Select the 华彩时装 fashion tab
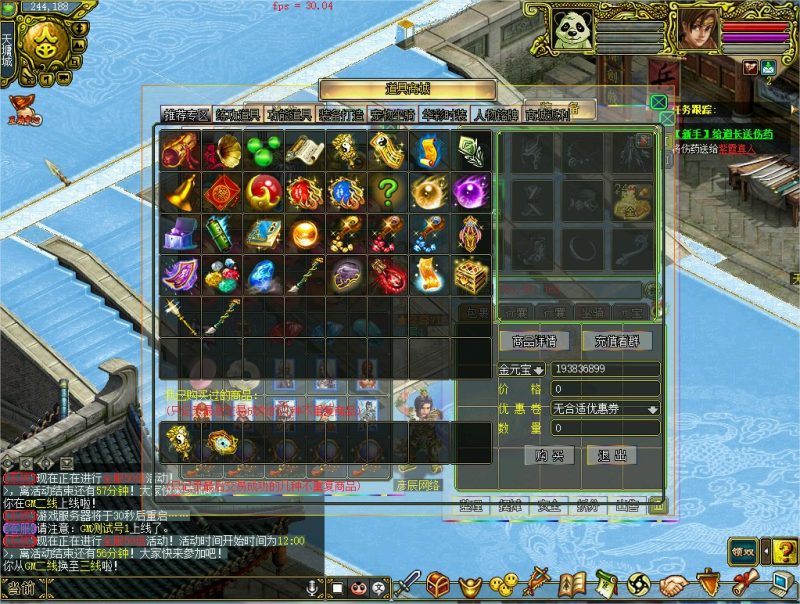The image size is (800, 604). point(443,114)
